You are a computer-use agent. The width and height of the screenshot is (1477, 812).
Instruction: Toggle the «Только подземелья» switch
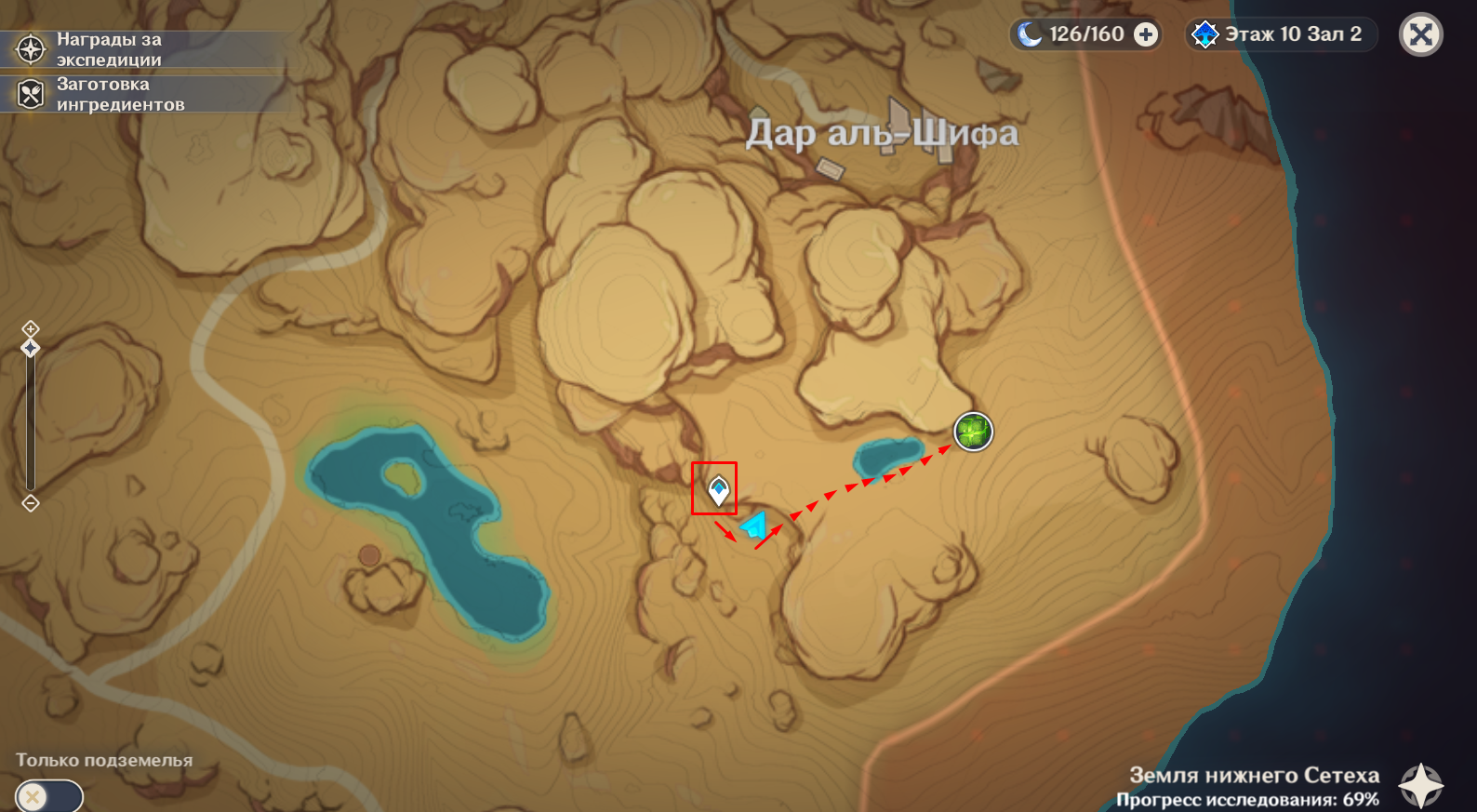pos(48,796)
